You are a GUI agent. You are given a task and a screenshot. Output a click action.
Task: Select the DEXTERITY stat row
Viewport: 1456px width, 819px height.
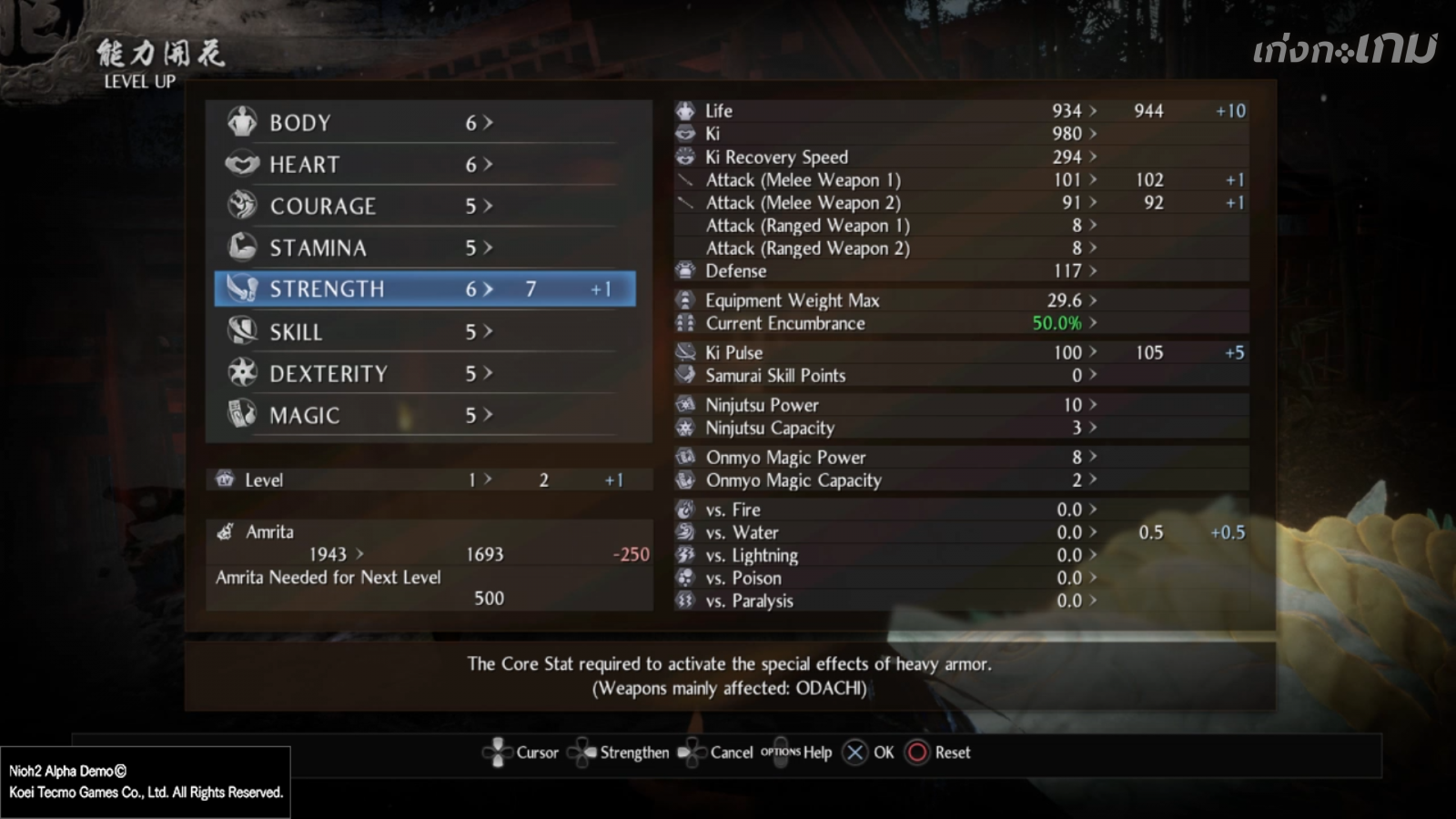pos(424,373)
